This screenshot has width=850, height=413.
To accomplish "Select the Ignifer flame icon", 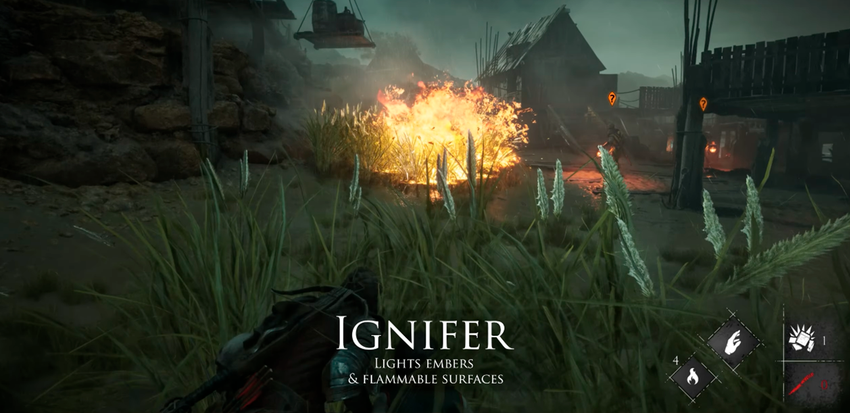I will coord(692,378).
